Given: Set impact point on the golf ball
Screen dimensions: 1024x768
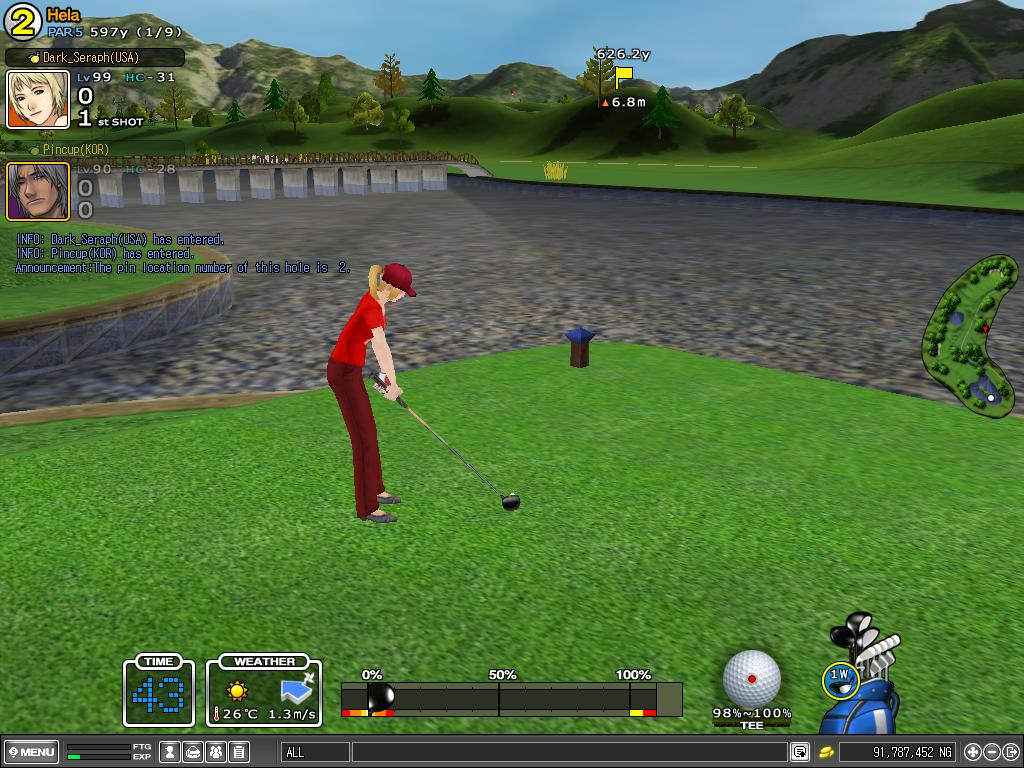Looking at the screenshot, I should [x=752, y=677].
